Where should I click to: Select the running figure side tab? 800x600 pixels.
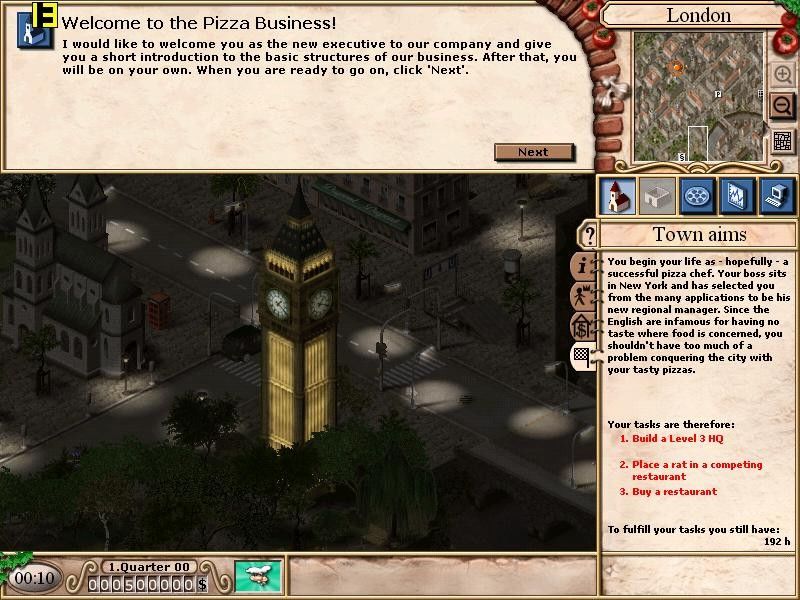tap(584, 296)
